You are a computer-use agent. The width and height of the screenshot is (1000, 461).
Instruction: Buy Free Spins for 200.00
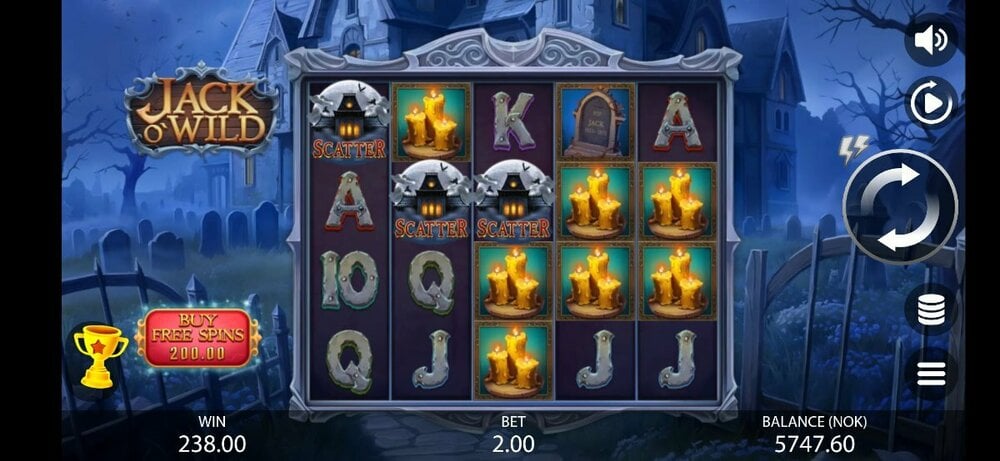198,338
